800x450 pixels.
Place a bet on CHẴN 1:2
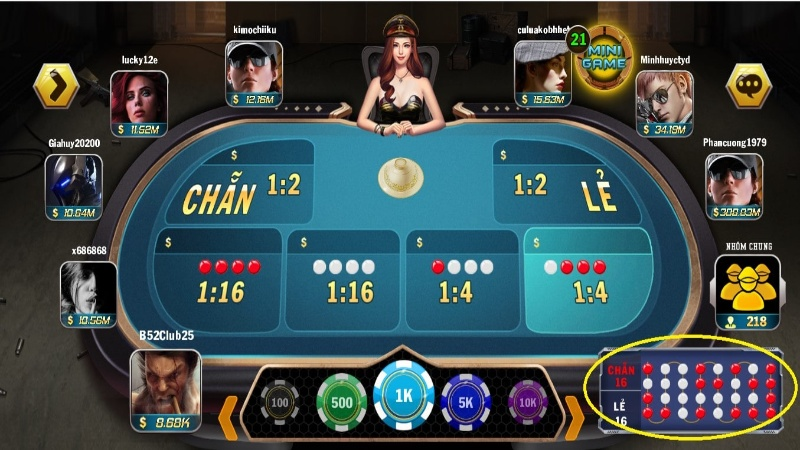(240, 185)
